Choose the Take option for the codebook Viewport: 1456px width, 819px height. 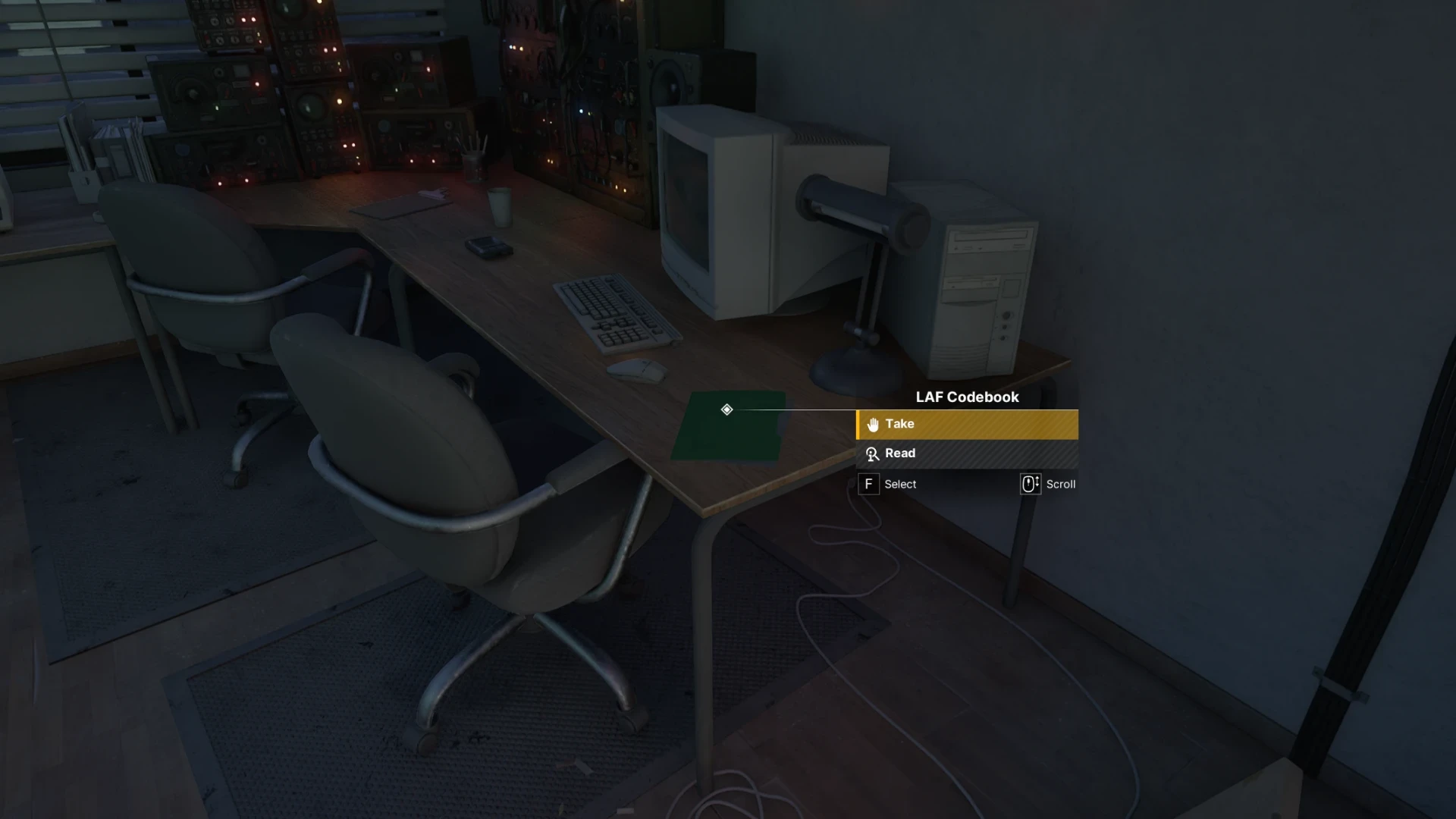click(966, 424)
